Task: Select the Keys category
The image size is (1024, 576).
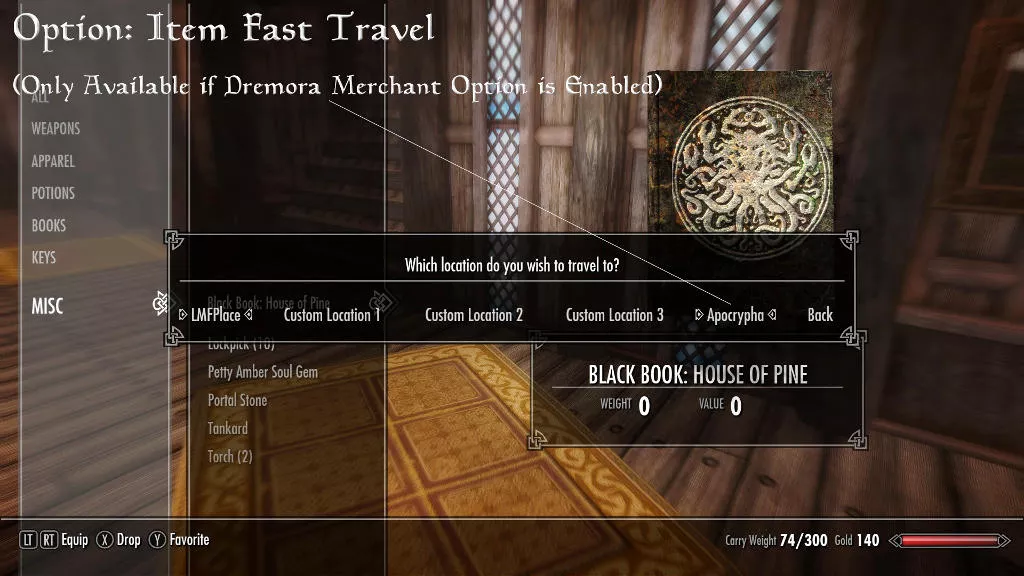Action: [x=44, y=257]
